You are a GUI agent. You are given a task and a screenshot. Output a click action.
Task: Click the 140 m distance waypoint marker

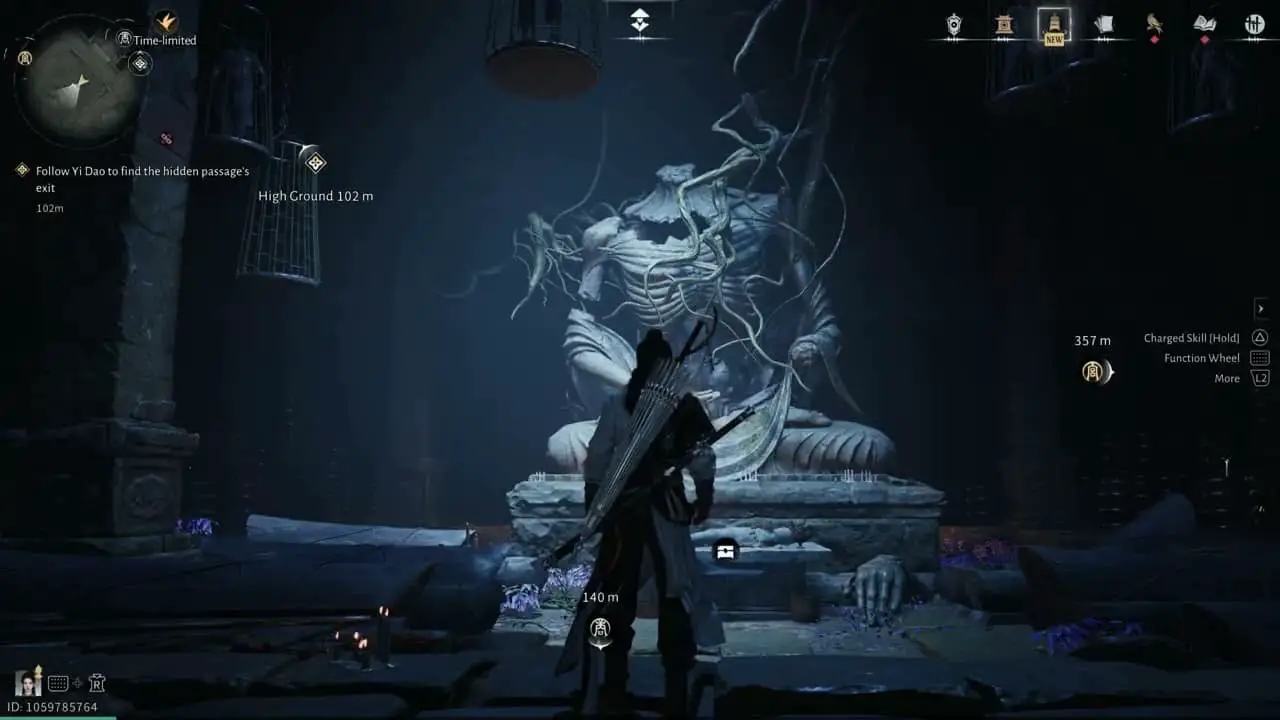pyautogui.click(x=600, y=629)
